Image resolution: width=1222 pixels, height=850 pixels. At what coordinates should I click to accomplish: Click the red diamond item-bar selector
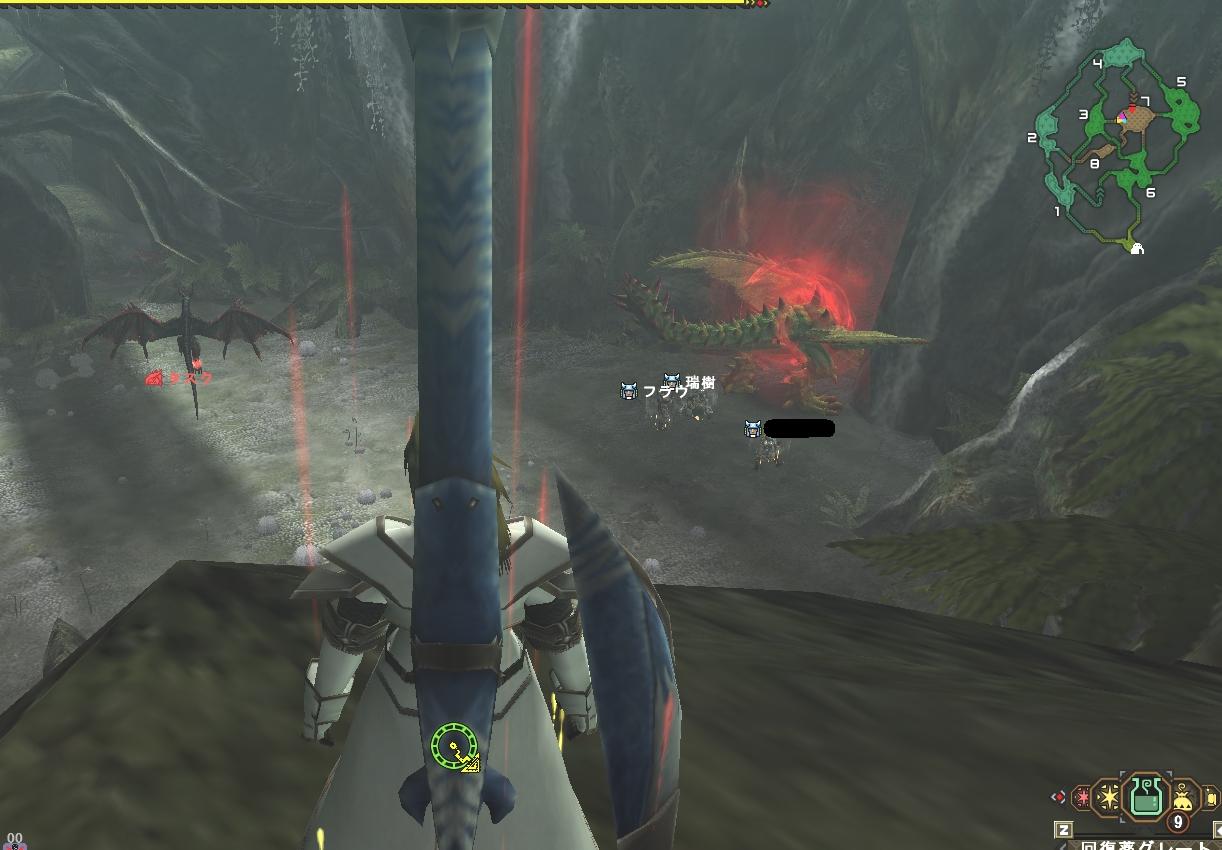(1058, 796)
